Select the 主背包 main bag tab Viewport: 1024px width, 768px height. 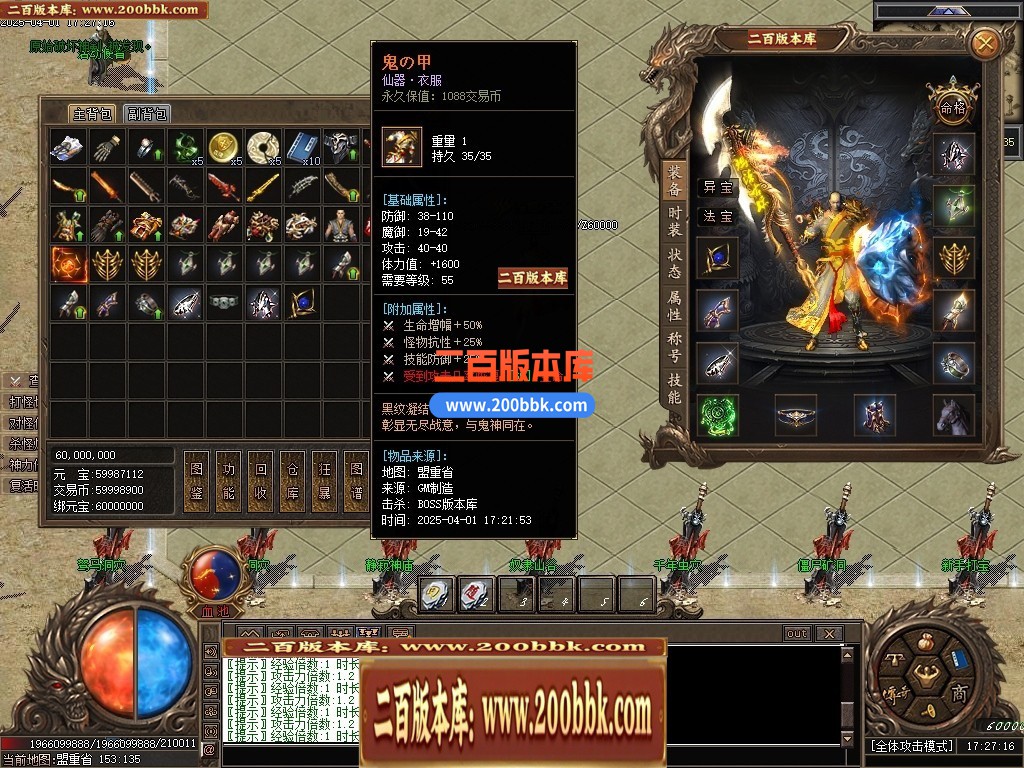[92, 114]
